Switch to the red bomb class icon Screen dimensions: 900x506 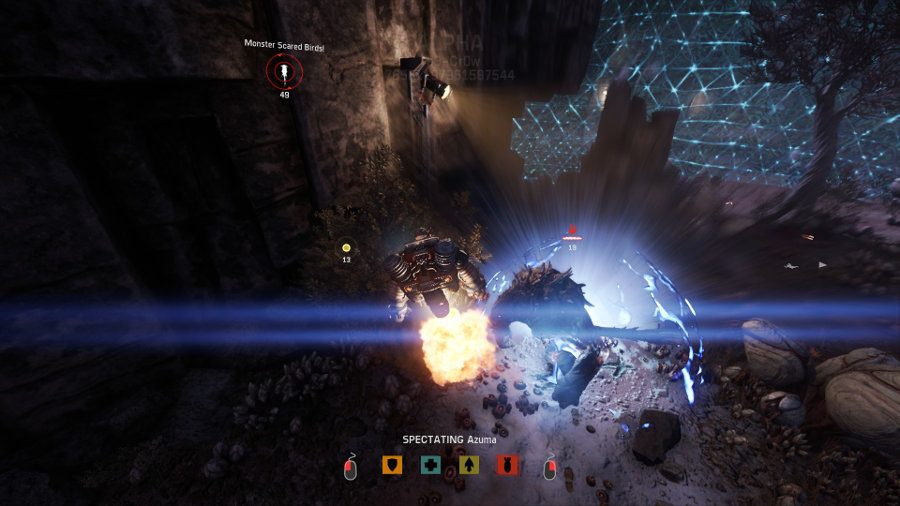(x=509, y=465)
